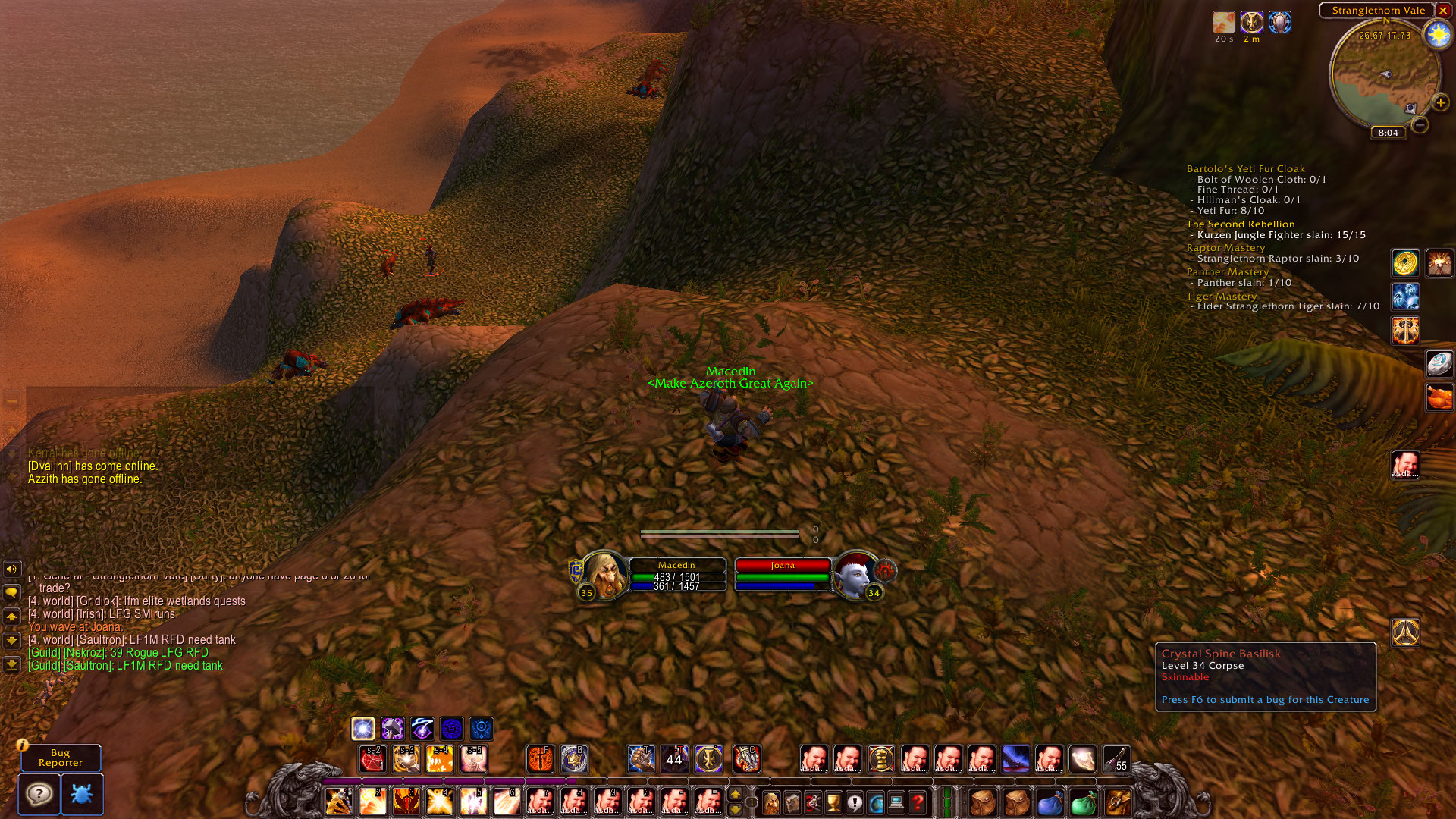1456x819 pixels.
Task: Select the Bartolo's Yeti Fur Cloak quest
Action: tap(1245, 169)
